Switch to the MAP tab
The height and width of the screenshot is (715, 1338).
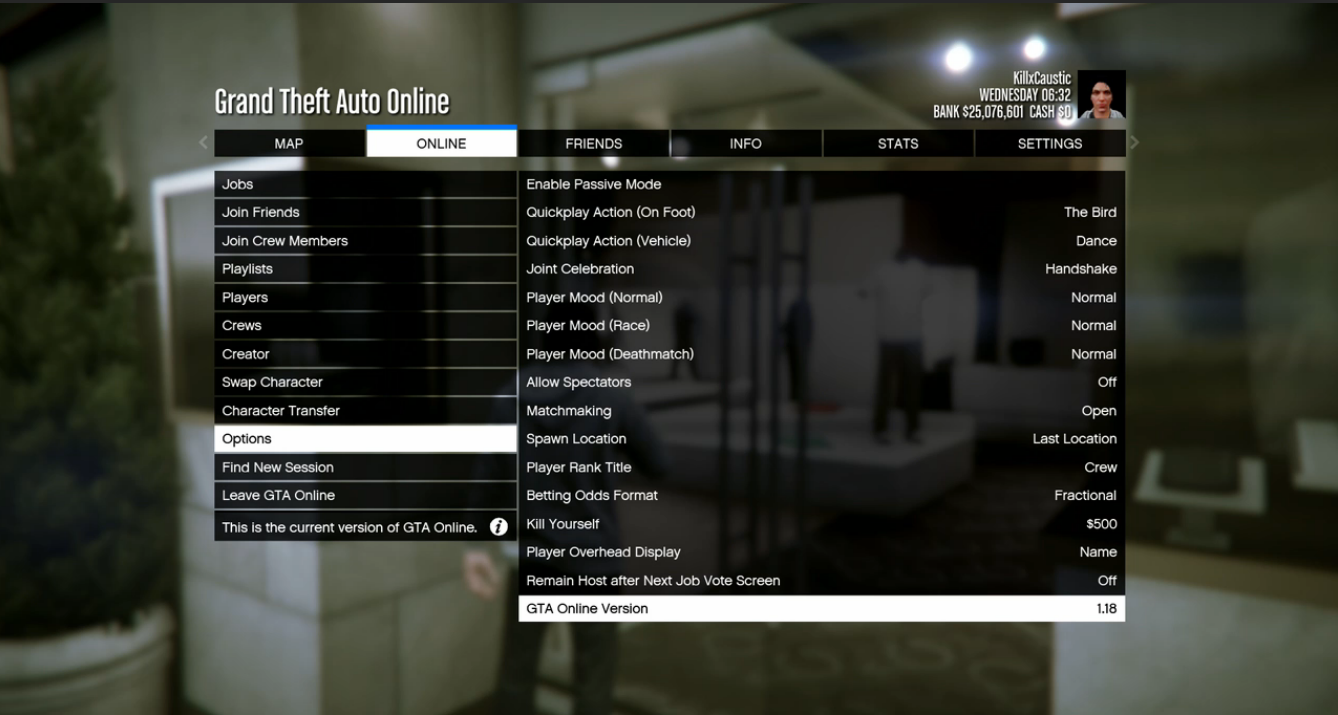[289, 144]
